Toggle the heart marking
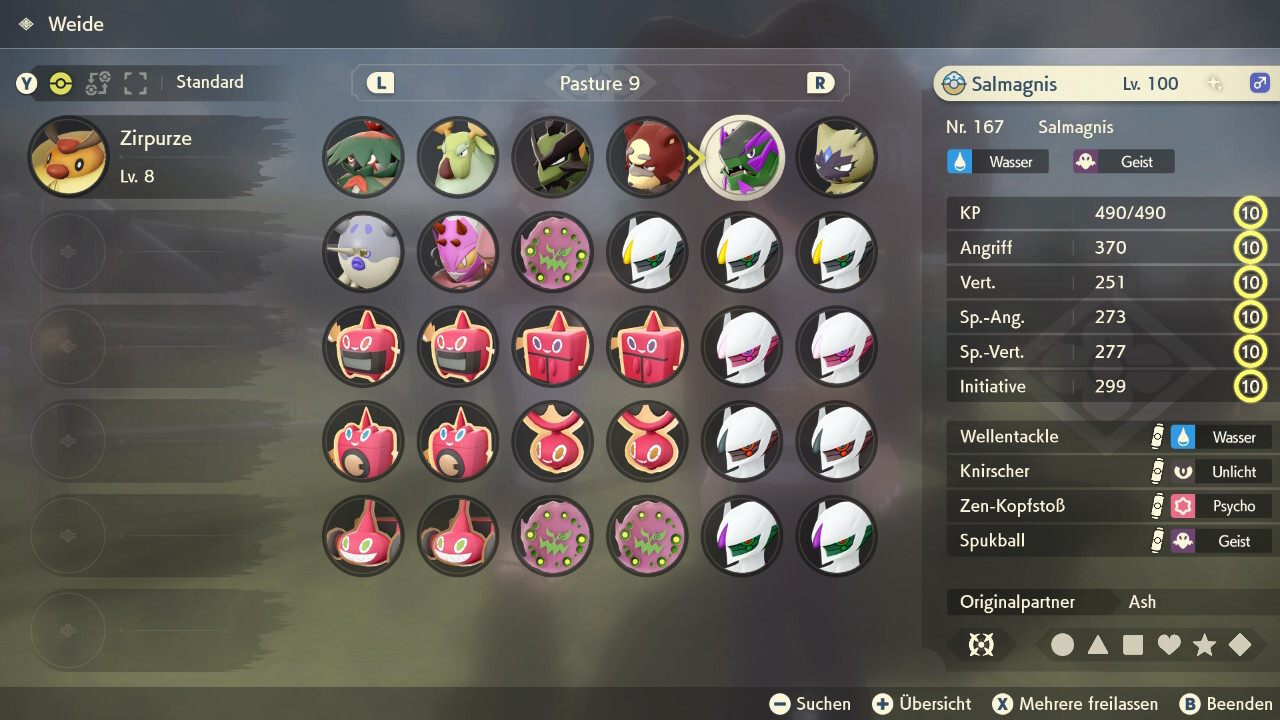The image size is (1280, 720). pyautogui.click(x=1169, y=645)
